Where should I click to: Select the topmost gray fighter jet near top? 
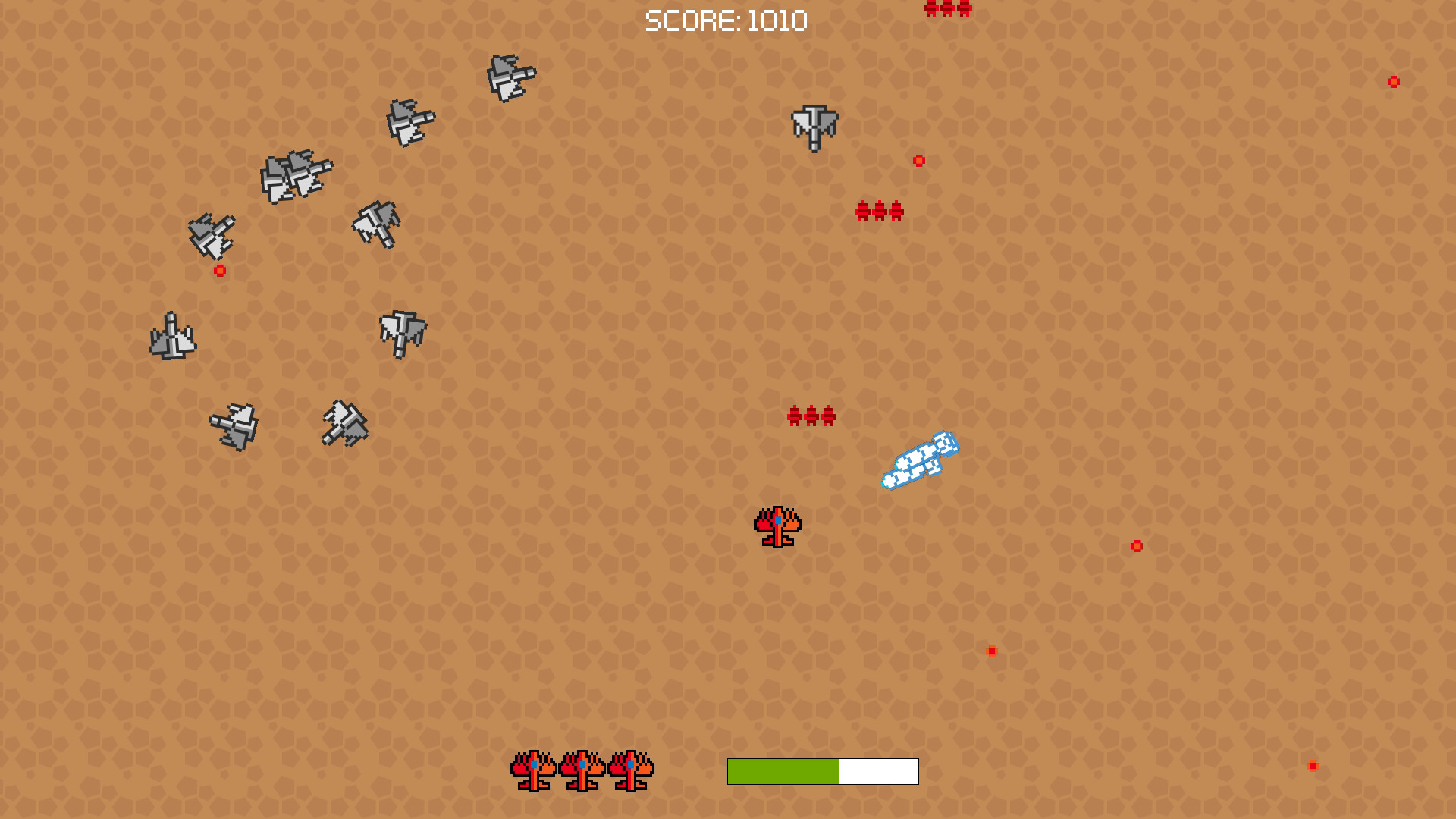coord(512,76)
